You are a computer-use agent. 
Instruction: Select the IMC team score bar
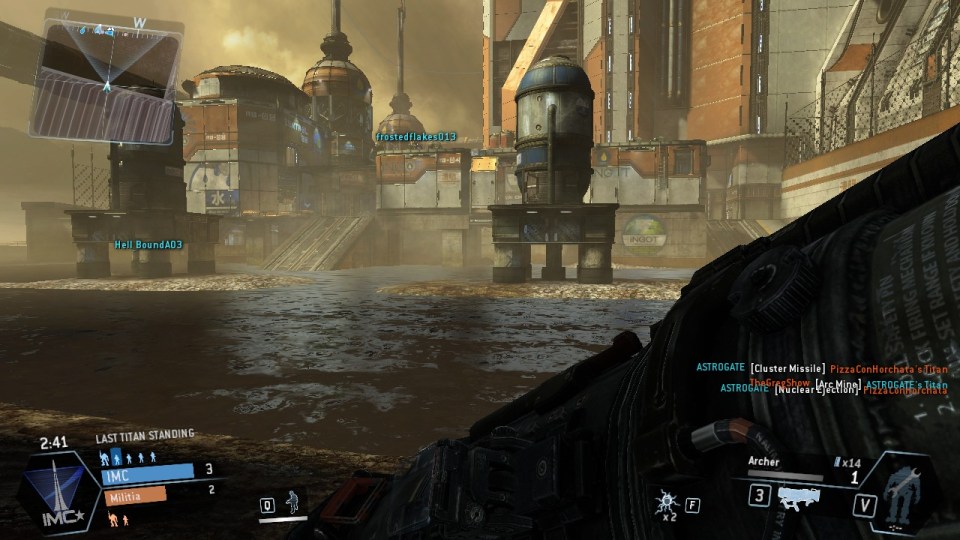[147, 472]
